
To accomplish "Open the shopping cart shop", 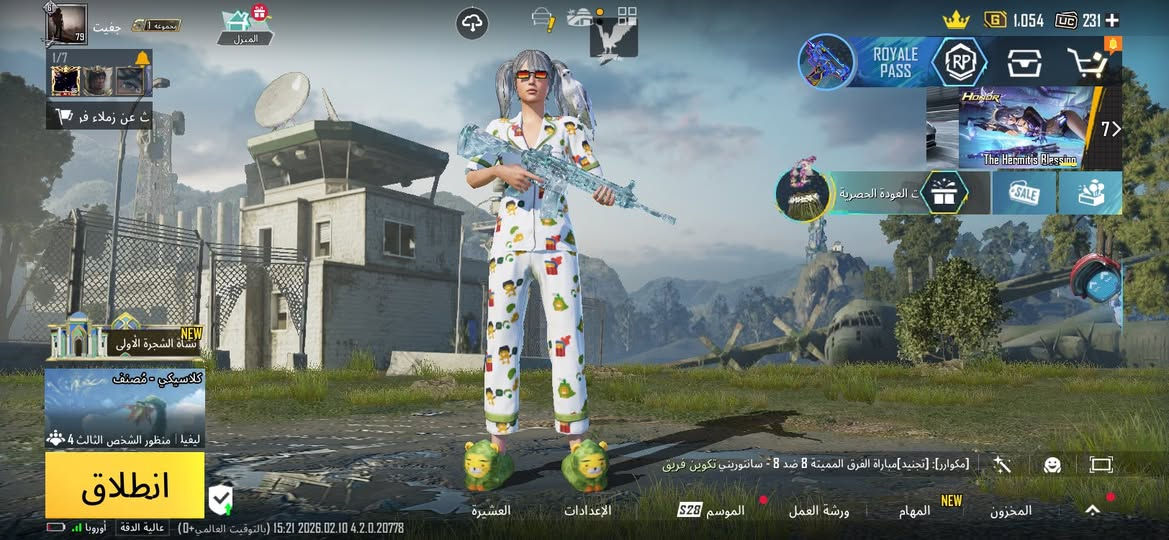I will click(1087, 63).
